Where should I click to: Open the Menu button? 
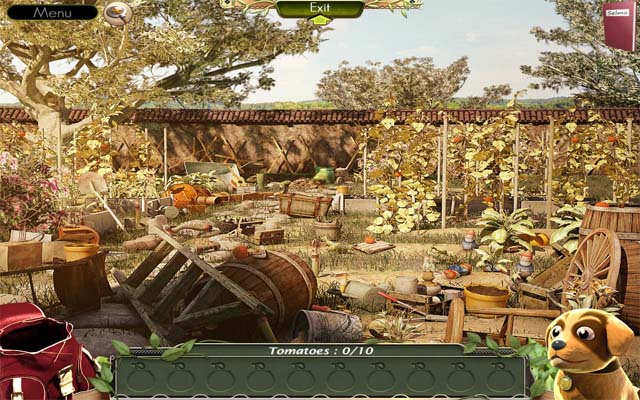pyautogui.click(x=52, y=13)
